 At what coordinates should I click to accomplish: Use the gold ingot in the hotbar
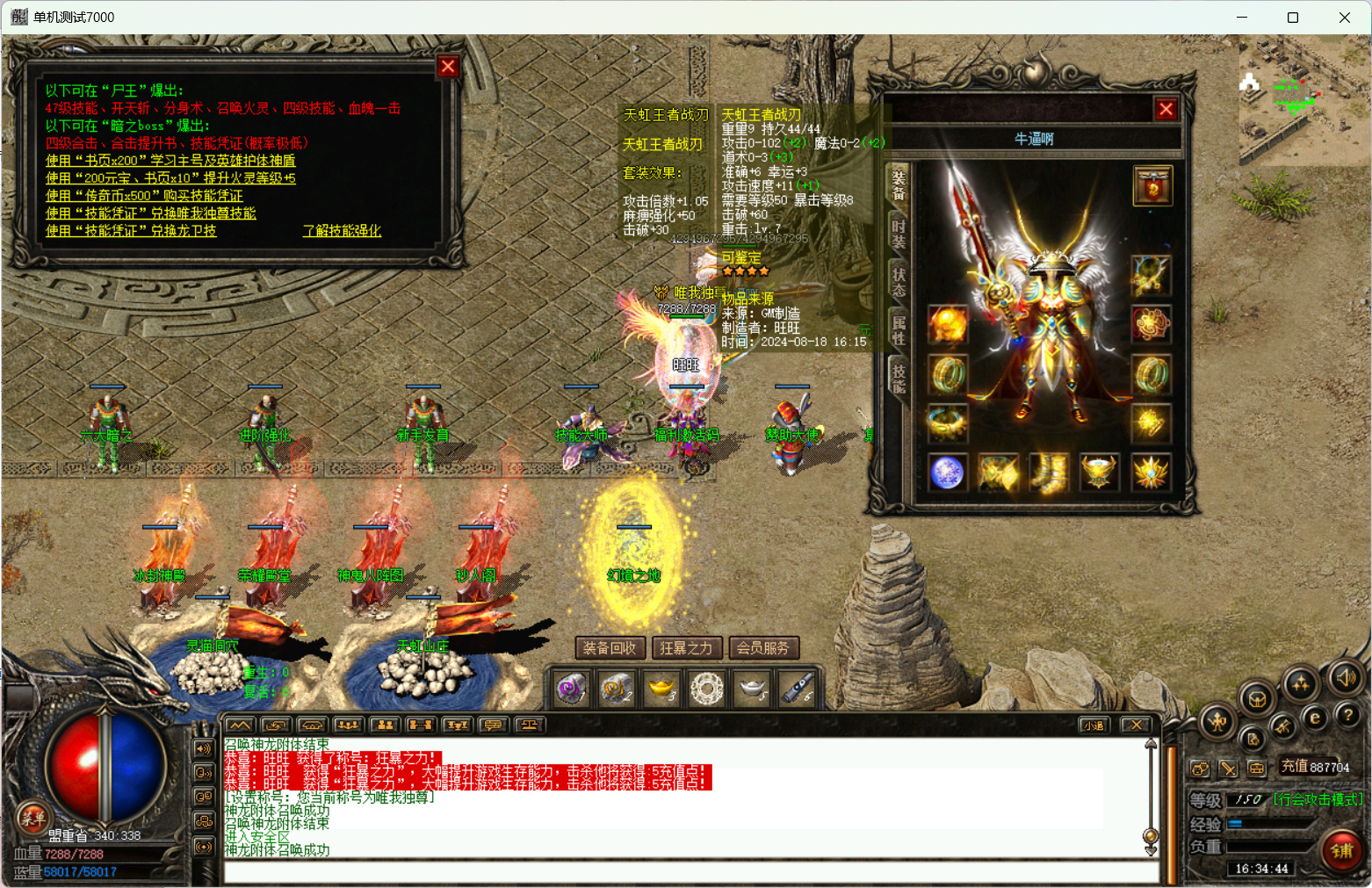click(x=662, y=689)
